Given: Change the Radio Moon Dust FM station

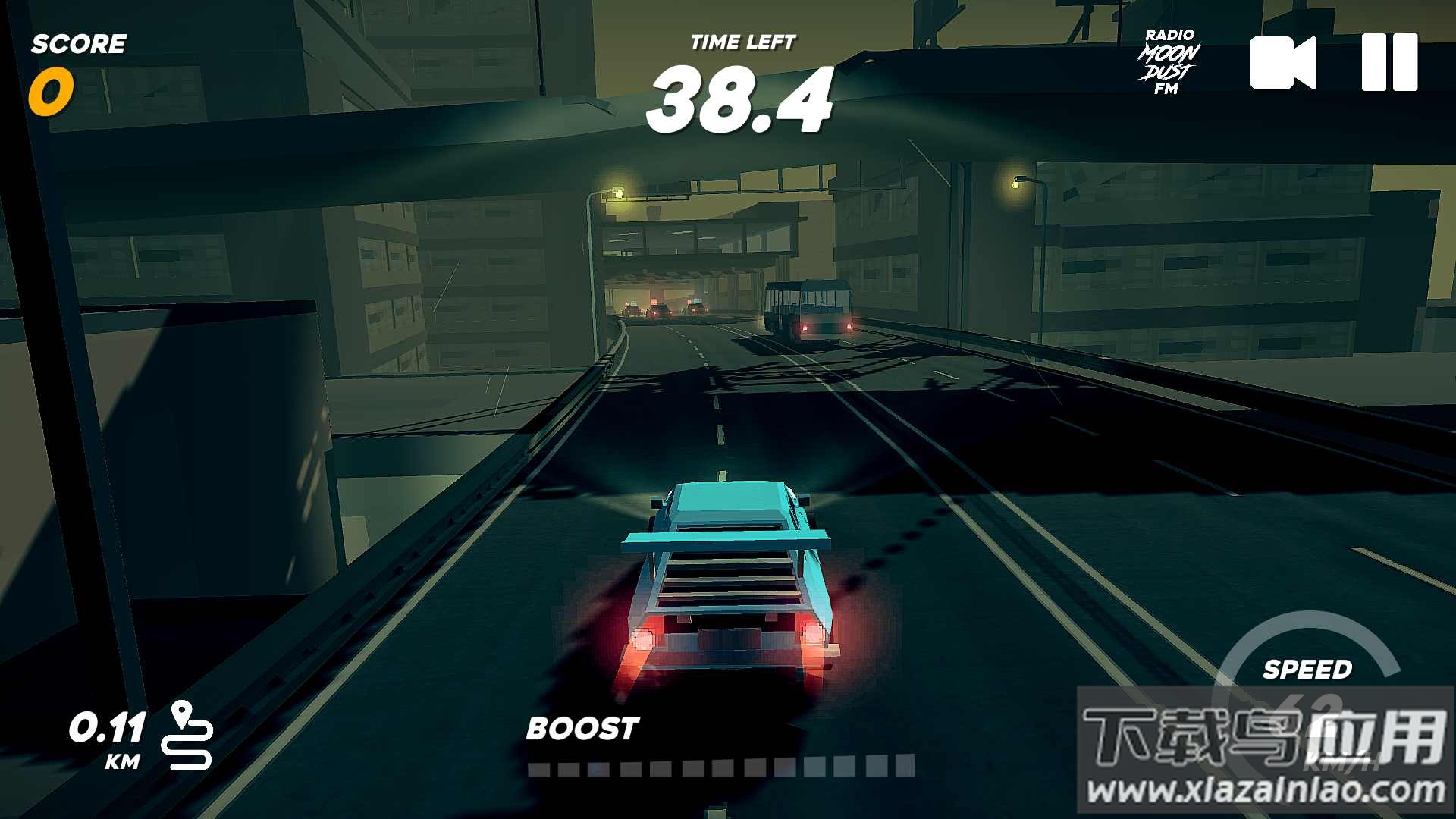Looking at the screenshot, I should pos(1169,62).
